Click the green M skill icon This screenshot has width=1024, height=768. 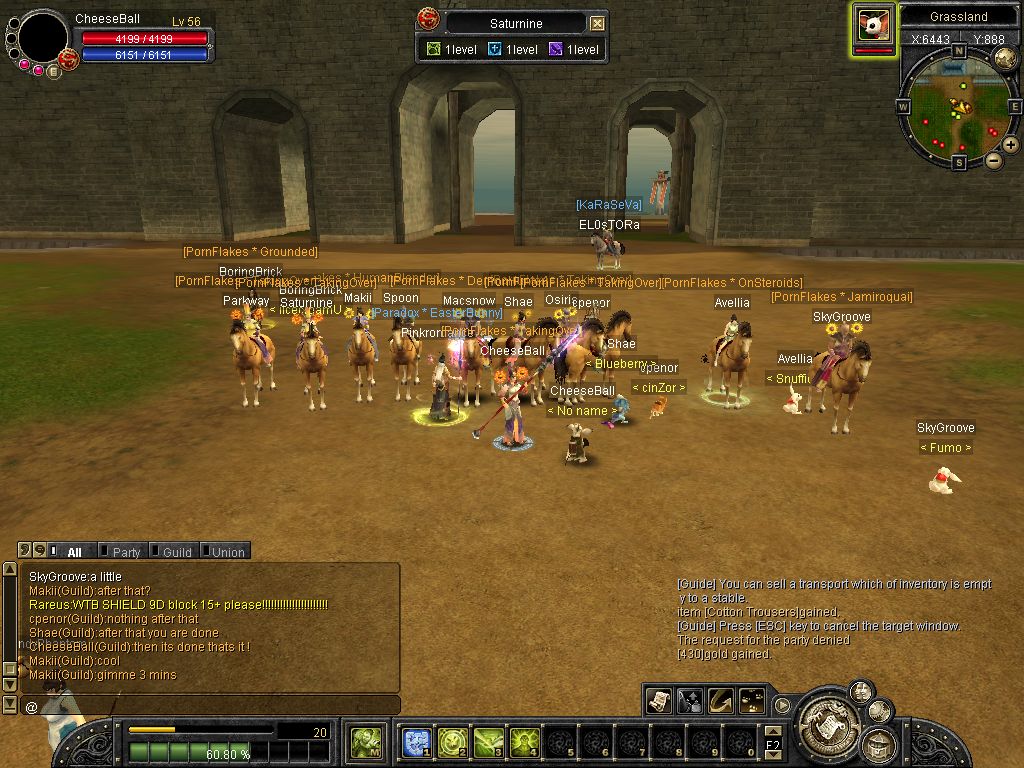tap(364, 742)
